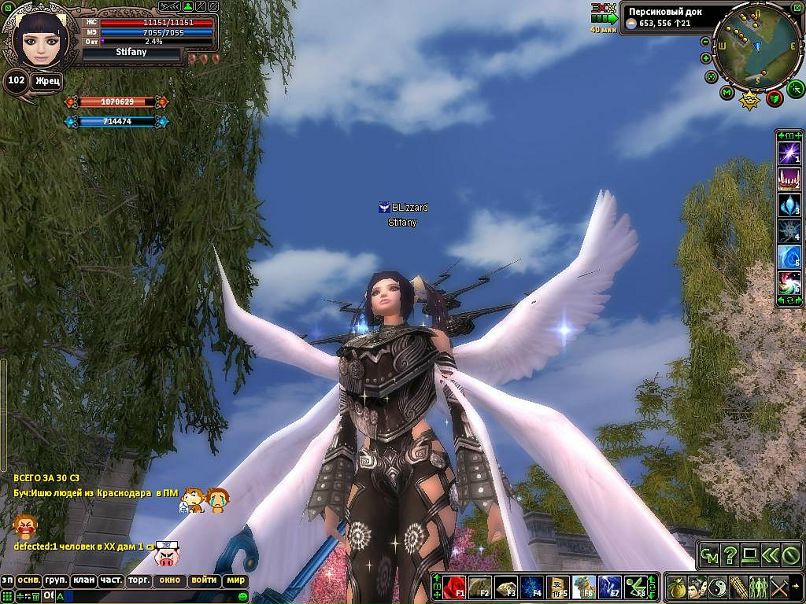Activate the F4 blue skill slot
806x604 pixels.
(533, 586)
